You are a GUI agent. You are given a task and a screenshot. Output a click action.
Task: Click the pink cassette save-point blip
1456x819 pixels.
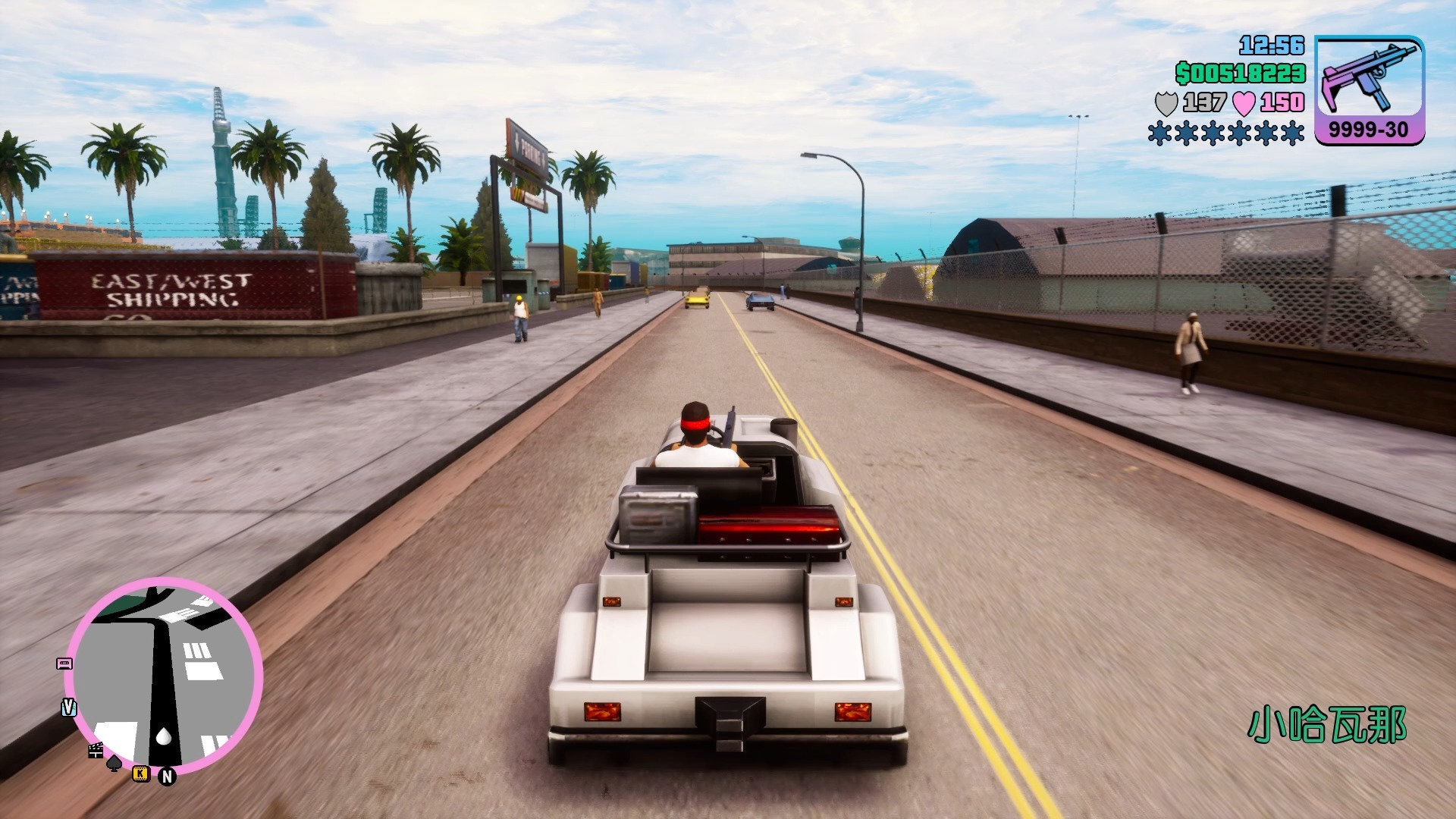point(64,664)
